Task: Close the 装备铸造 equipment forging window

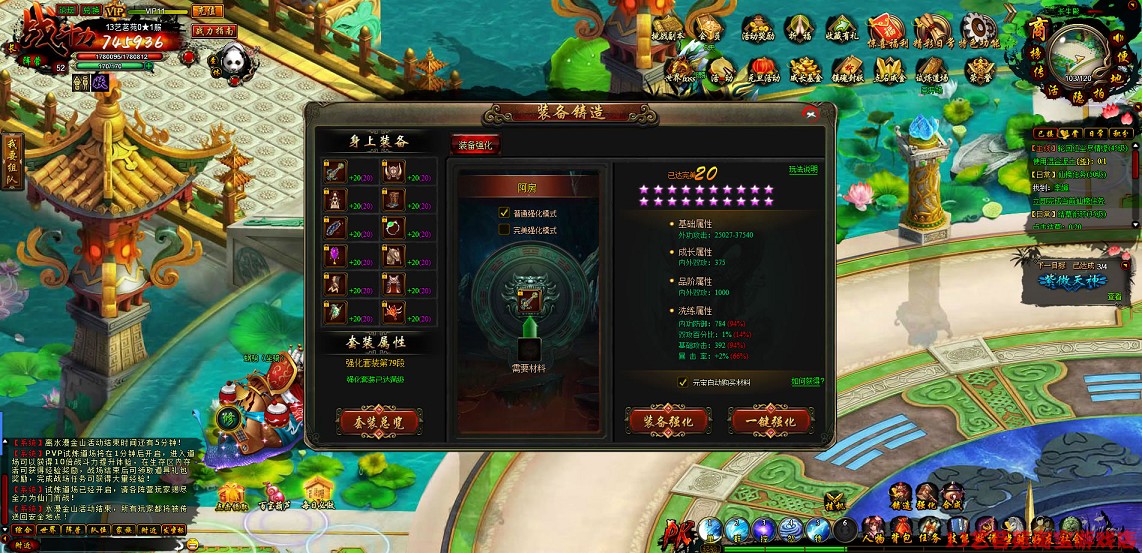Action: [810, 111]
